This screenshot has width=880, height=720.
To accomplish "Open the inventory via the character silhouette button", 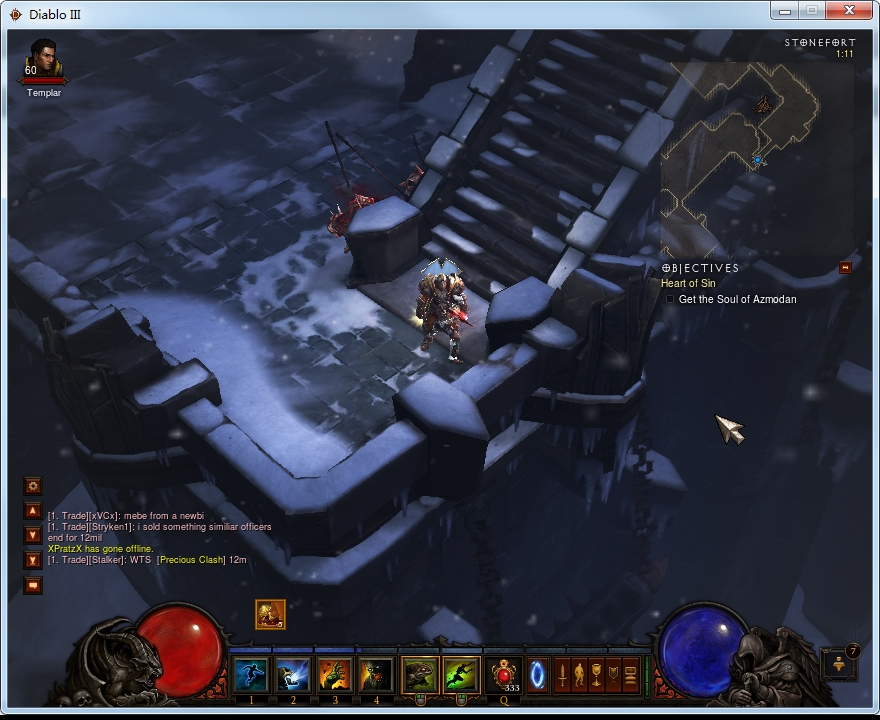I will [x=563, y=676].
